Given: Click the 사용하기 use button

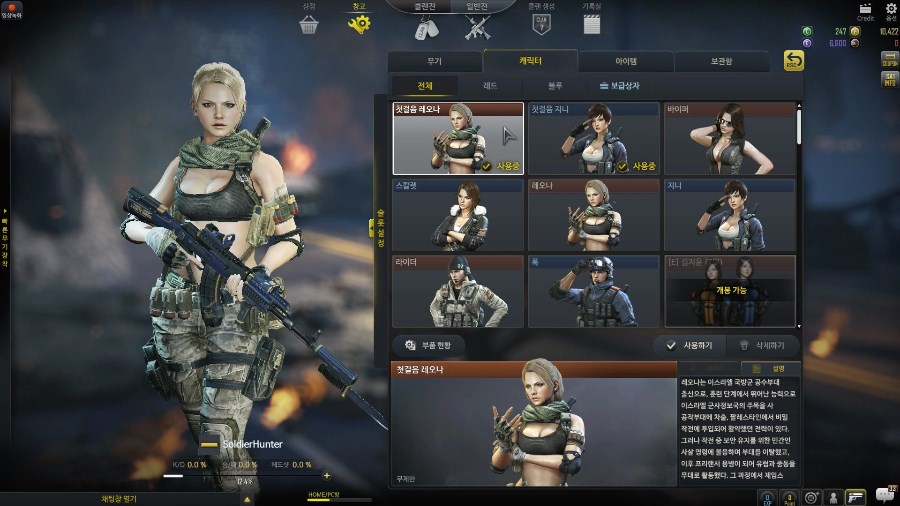Looking at the screenshot, I should [x=690, y=345].
